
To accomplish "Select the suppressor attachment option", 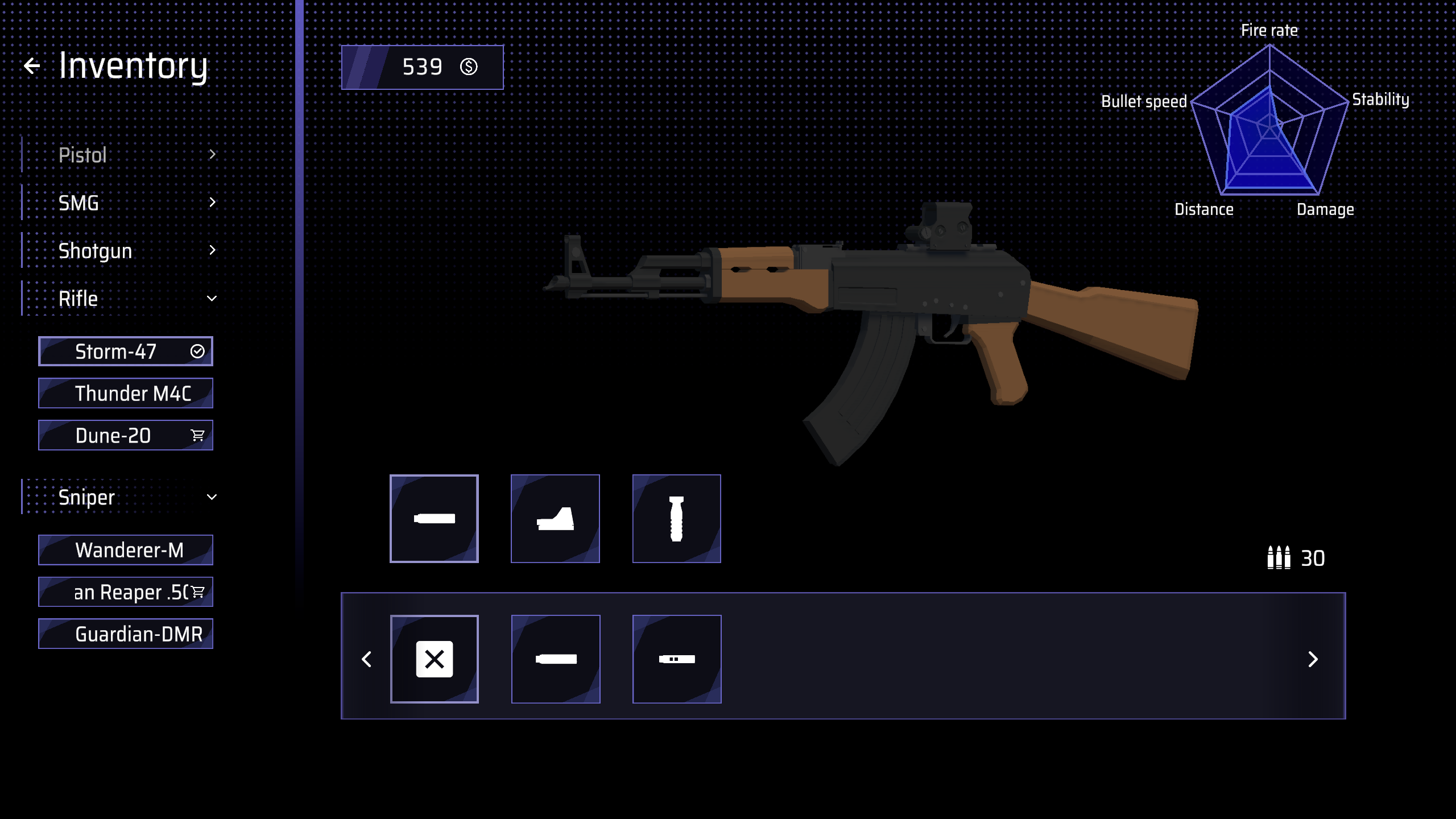I will point(556,659).
